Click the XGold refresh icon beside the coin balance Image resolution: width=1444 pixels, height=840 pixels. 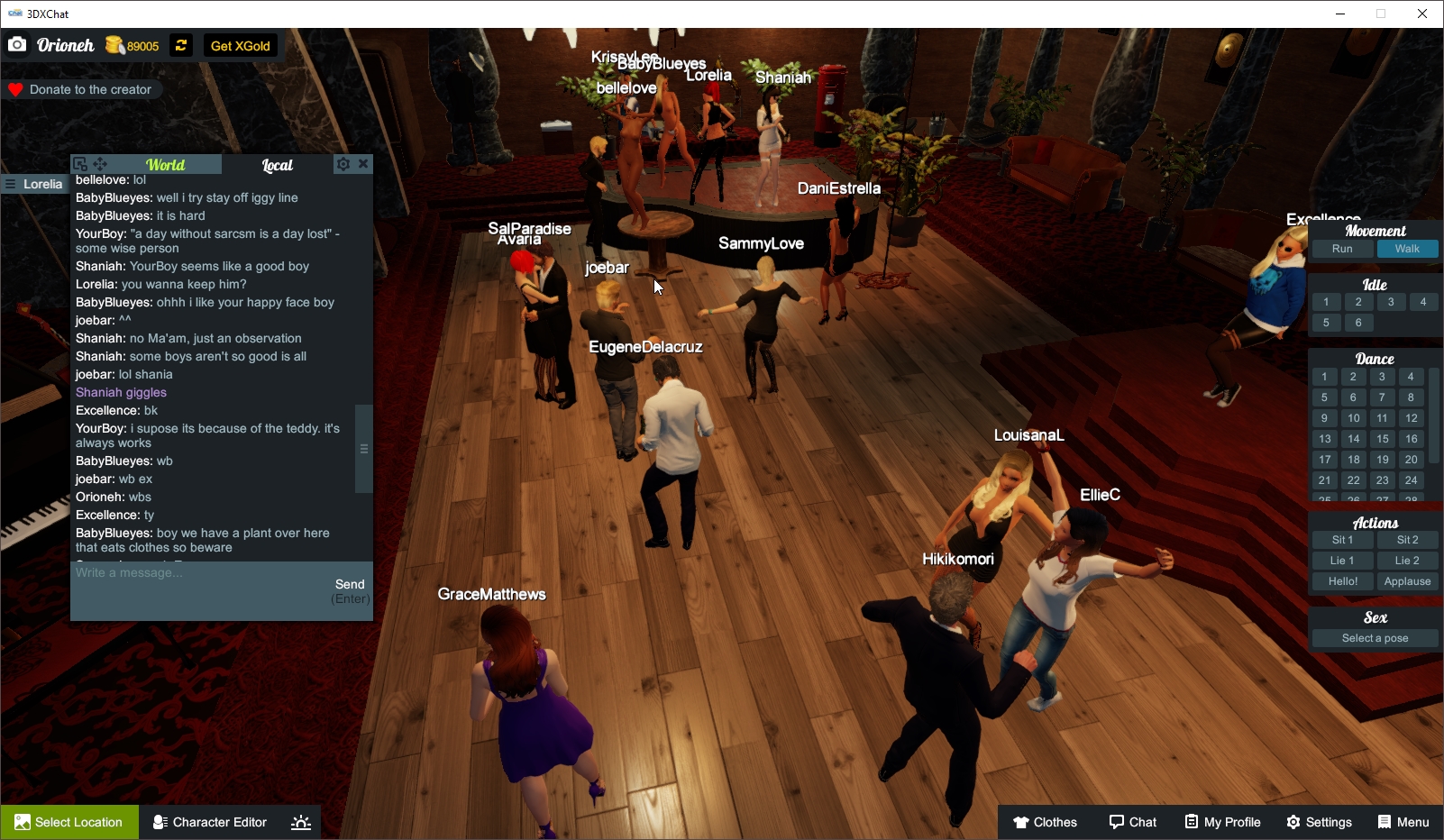click(x=180, y=45)
